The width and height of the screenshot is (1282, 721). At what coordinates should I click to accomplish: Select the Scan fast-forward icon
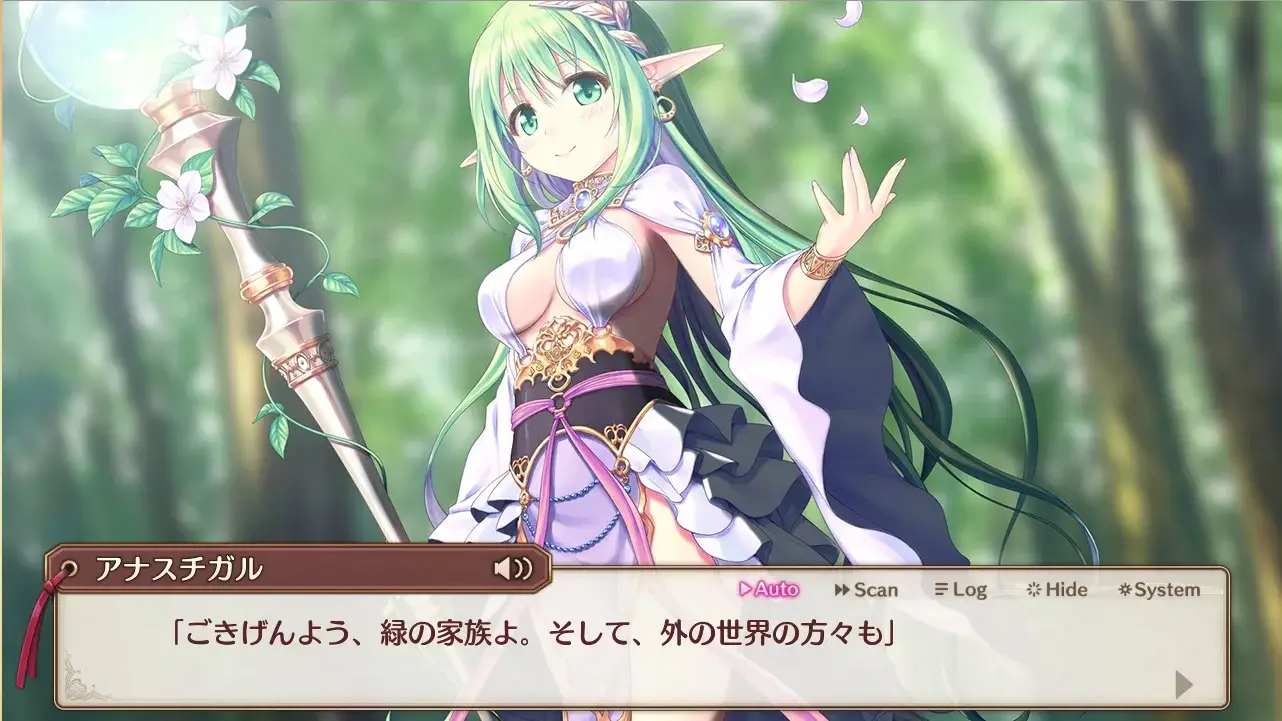click(843, 590)
